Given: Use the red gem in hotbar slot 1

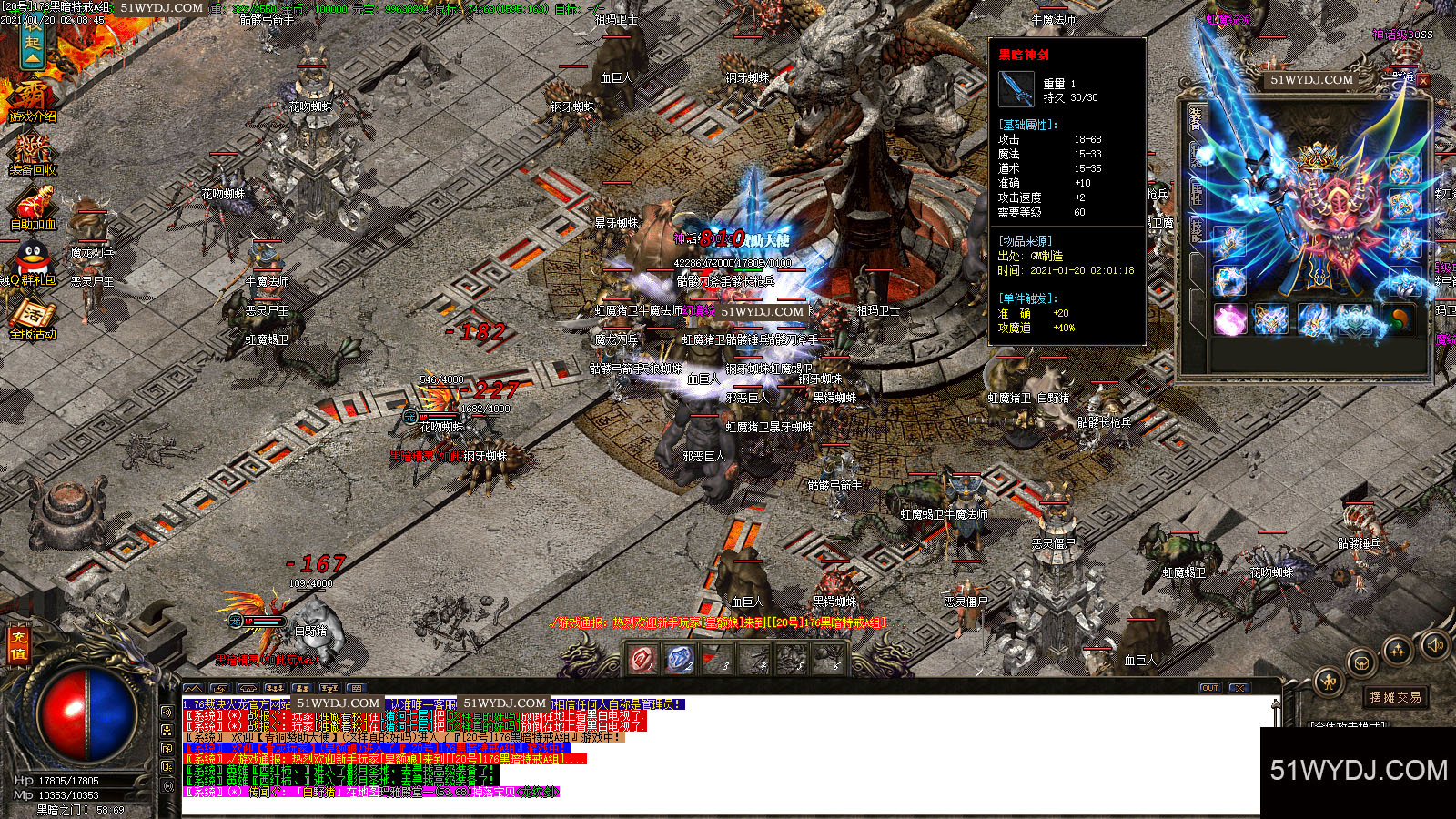Looking at the screenshot, I should 643,658.
